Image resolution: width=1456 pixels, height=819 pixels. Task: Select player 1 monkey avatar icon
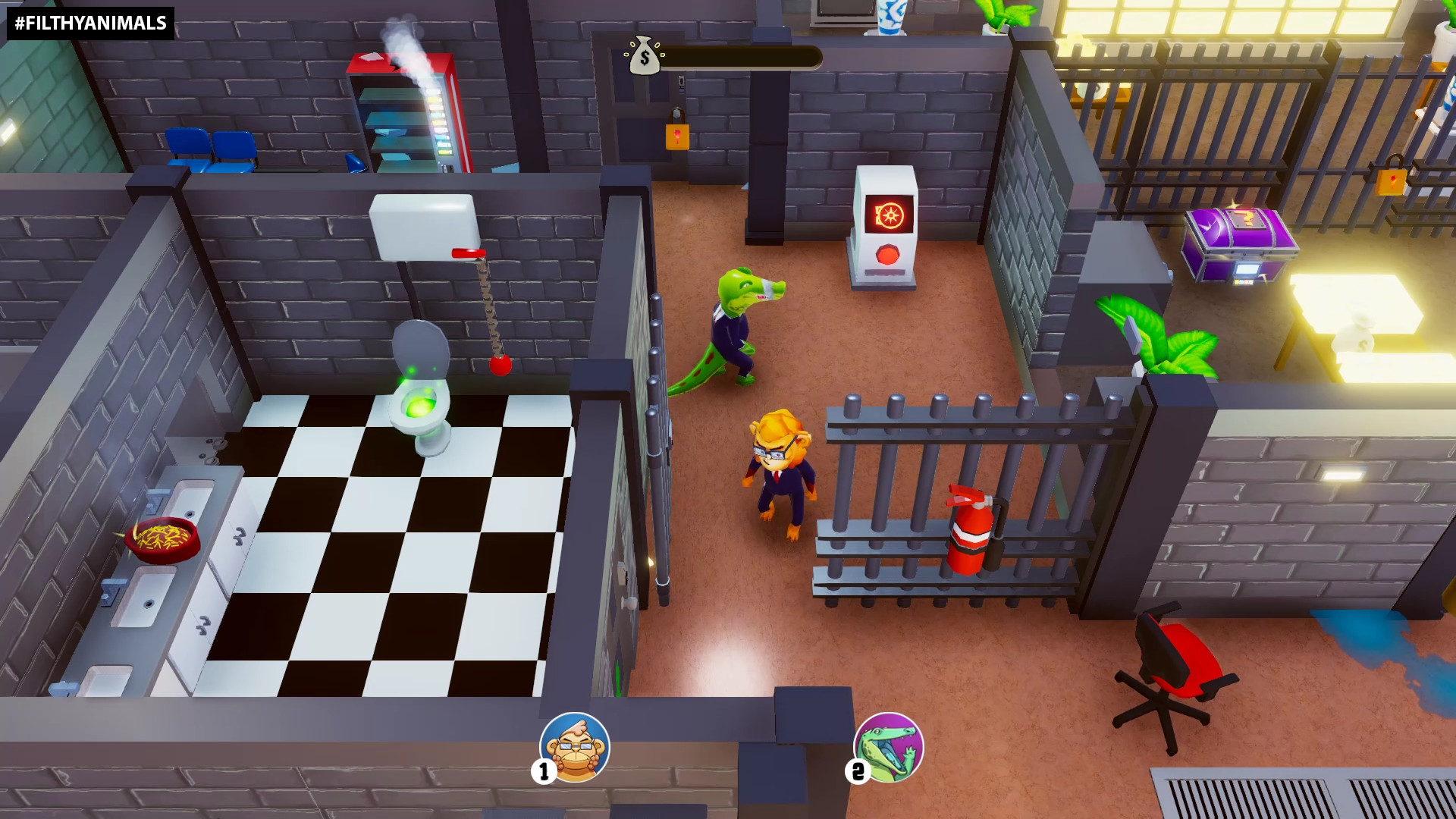574,748
